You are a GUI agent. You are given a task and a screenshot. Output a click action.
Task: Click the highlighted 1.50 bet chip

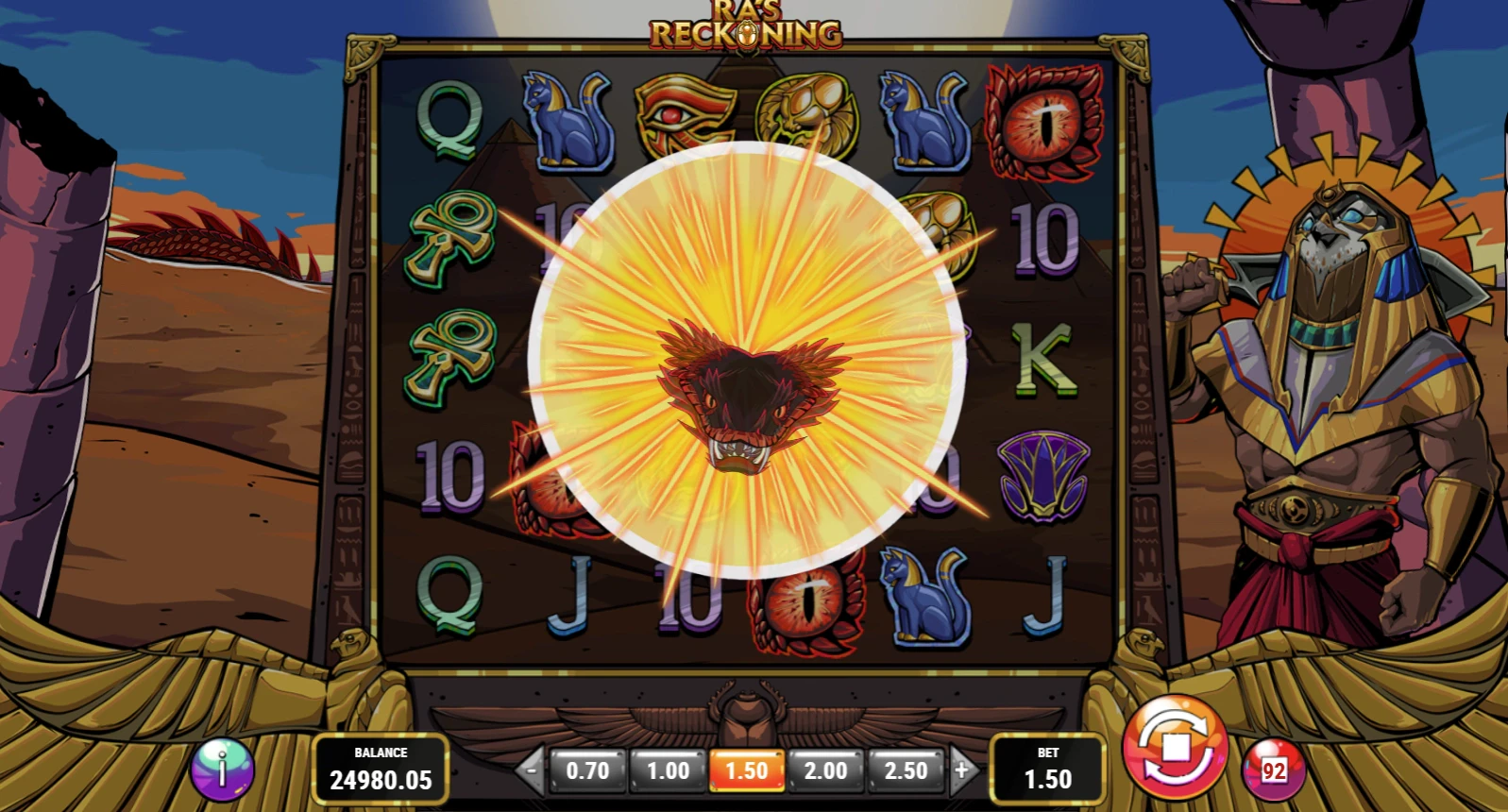pyautogui.click(x=746, y=769)
